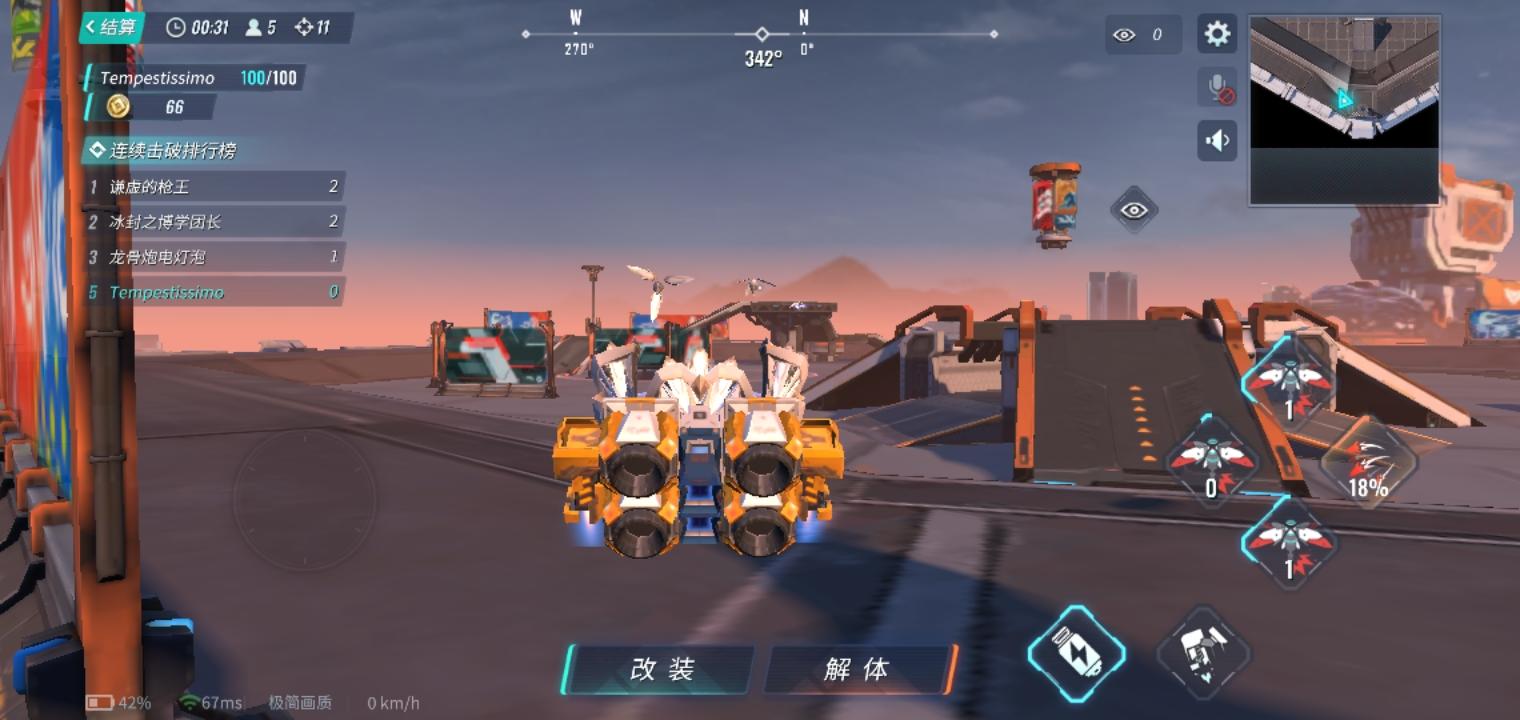Click the coin icon showing 66 currency

pyautogui.click(x=120, y=108)
